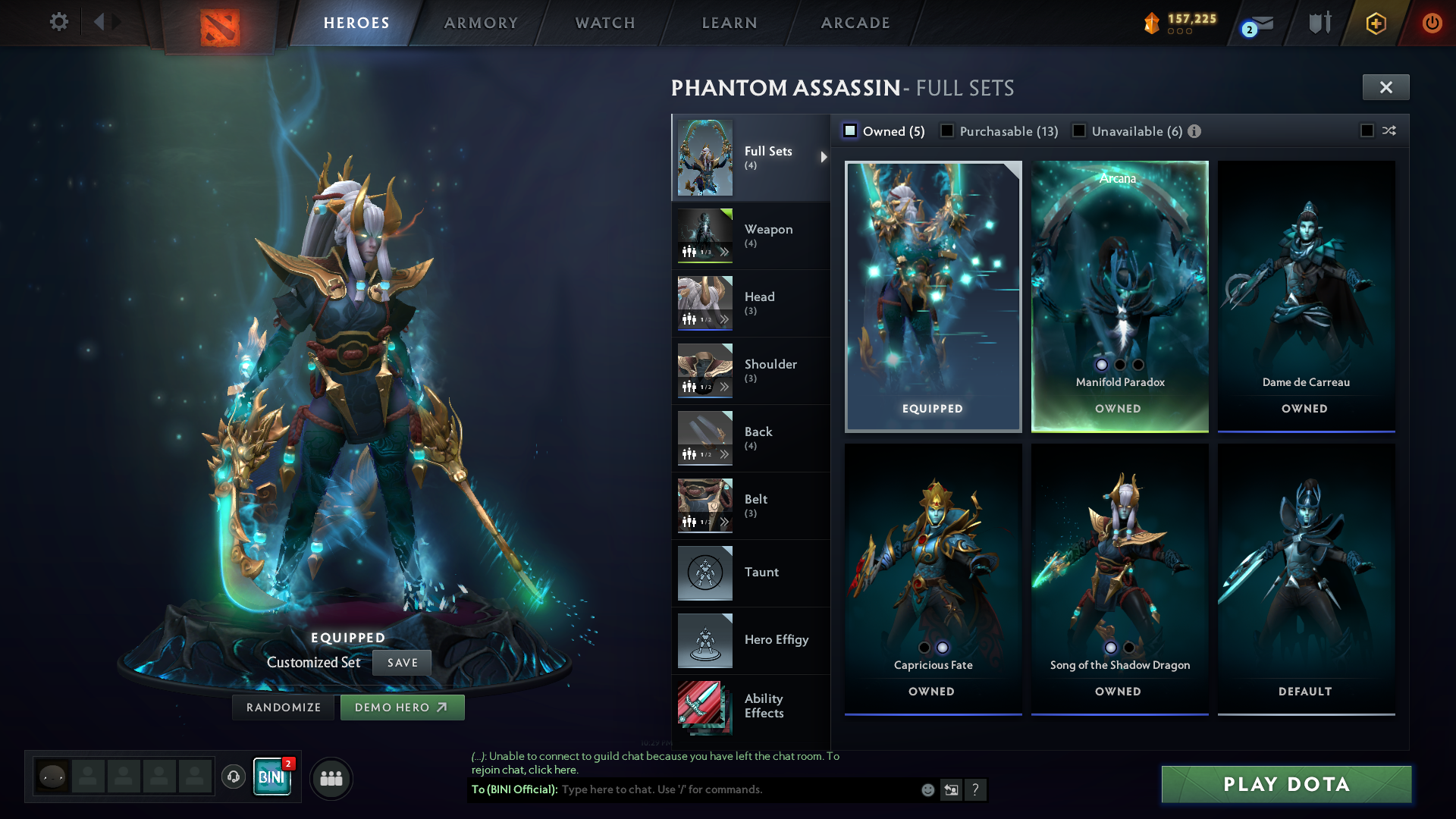1456x819 pixels.
Task: Save the customized set
Action: tap(402, 663)
